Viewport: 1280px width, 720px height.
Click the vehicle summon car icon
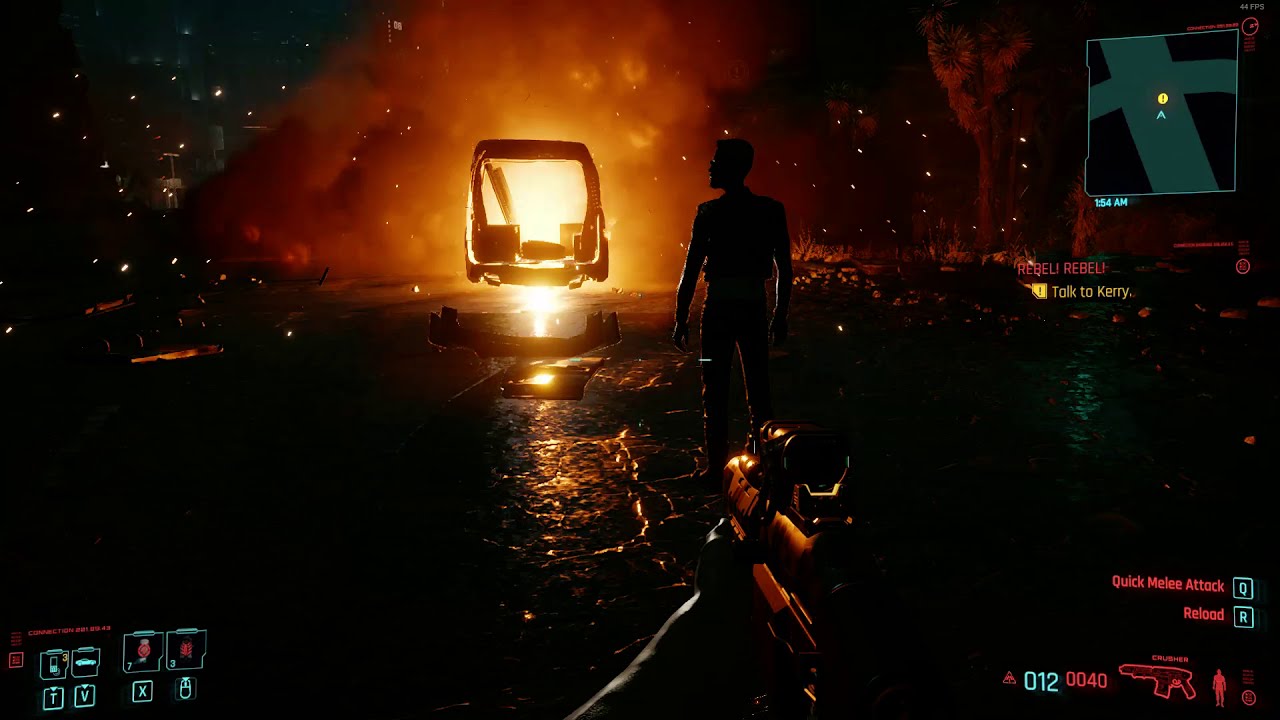click(x=85, y=661)
